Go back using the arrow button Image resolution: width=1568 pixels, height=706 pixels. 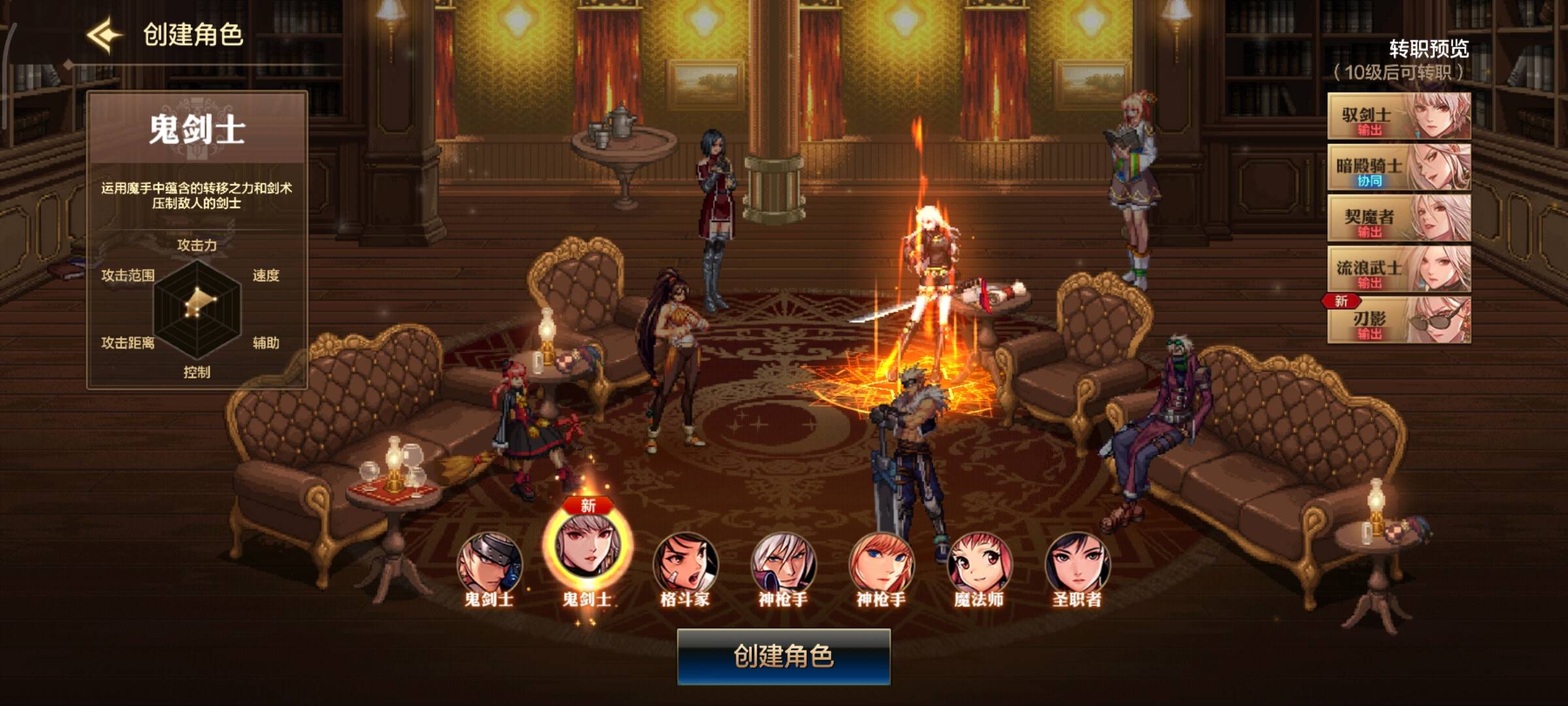point(105,34)
